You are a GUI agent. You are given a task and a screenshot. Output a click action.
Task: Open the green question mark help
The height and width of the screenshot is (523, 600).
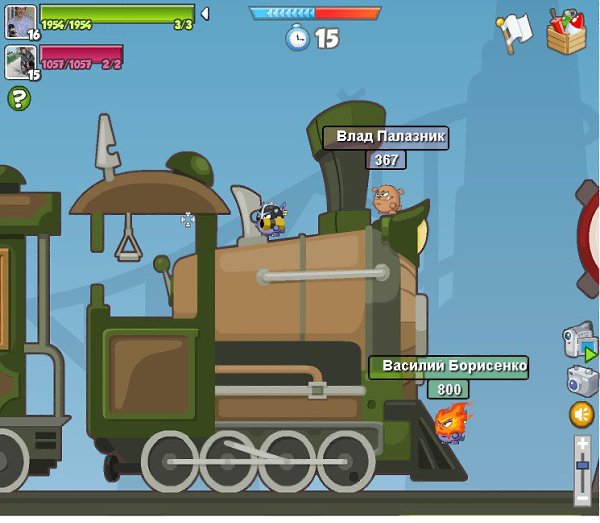click(19, 98)
